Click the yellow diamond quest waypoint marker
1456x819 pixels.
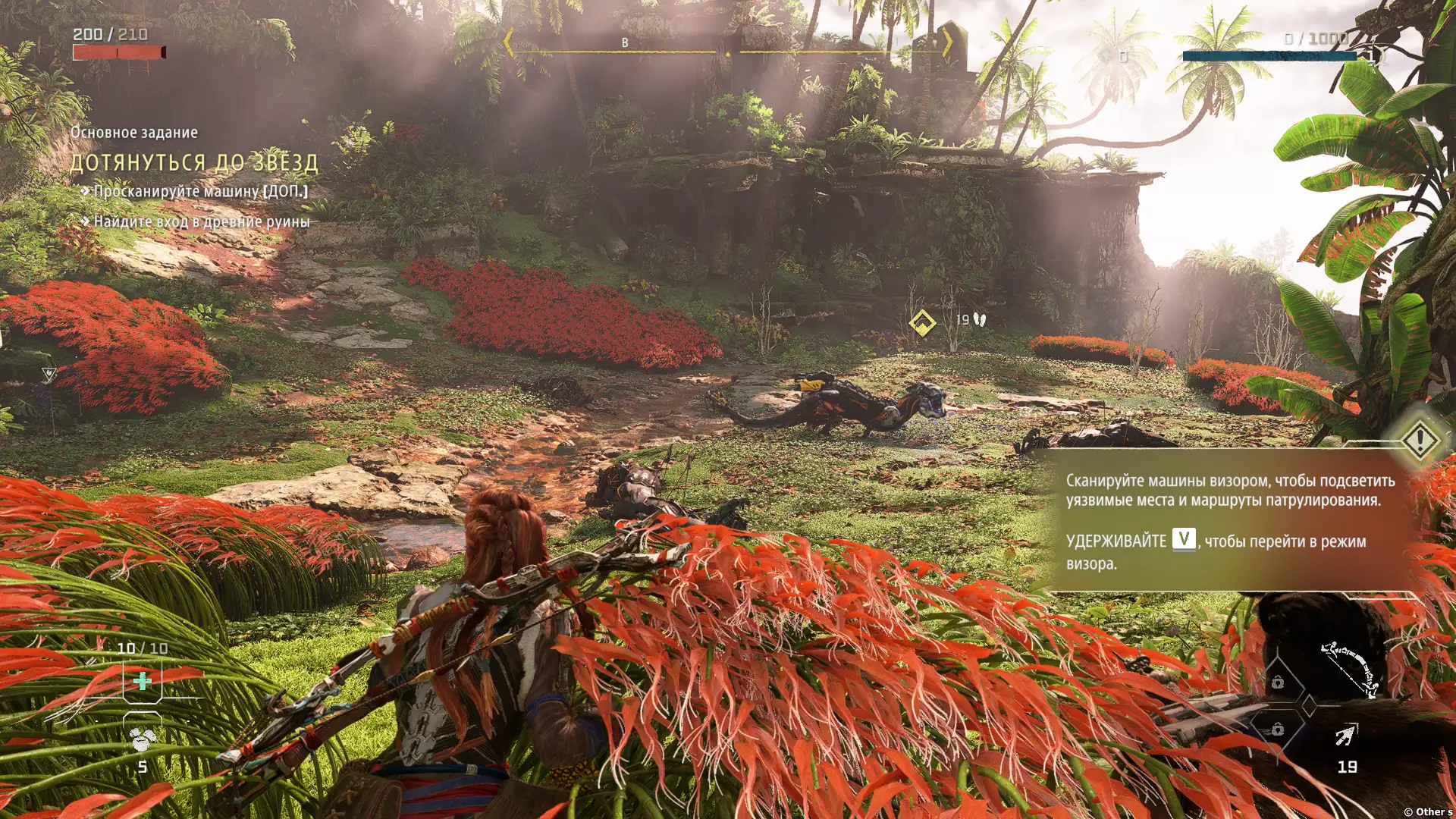click(x=922, y=322)
